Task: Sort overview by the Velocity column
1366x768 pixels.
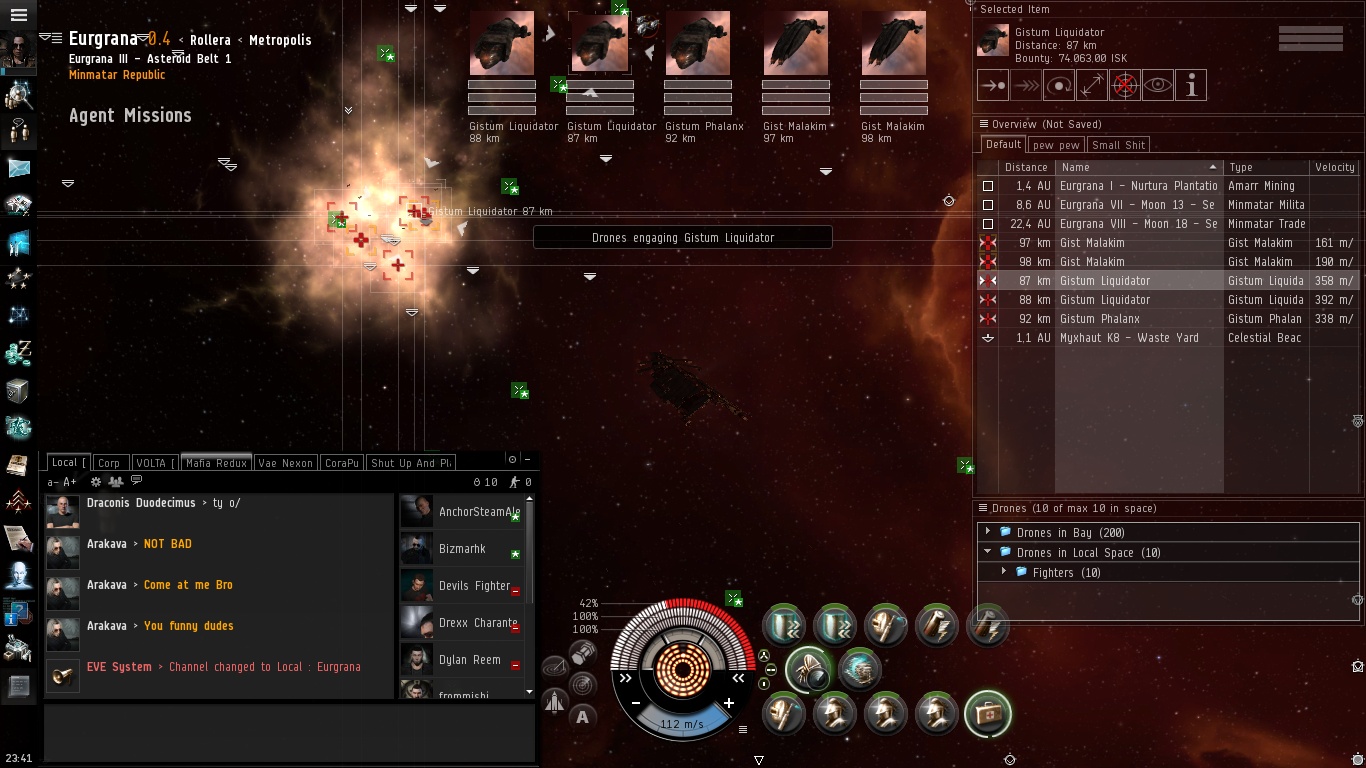Action: coord(1334,167)
